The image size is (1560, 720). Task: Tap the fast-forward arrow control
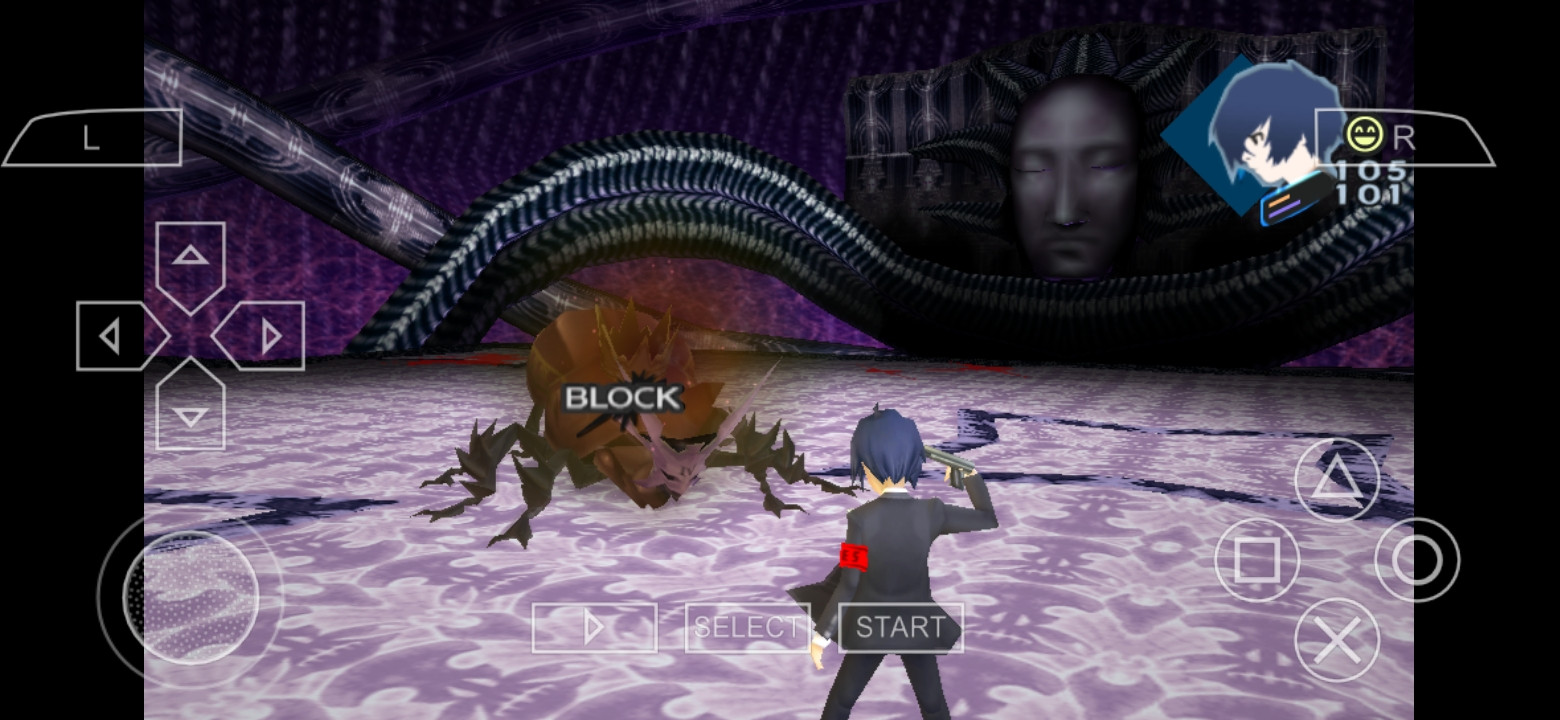(597, 628)
